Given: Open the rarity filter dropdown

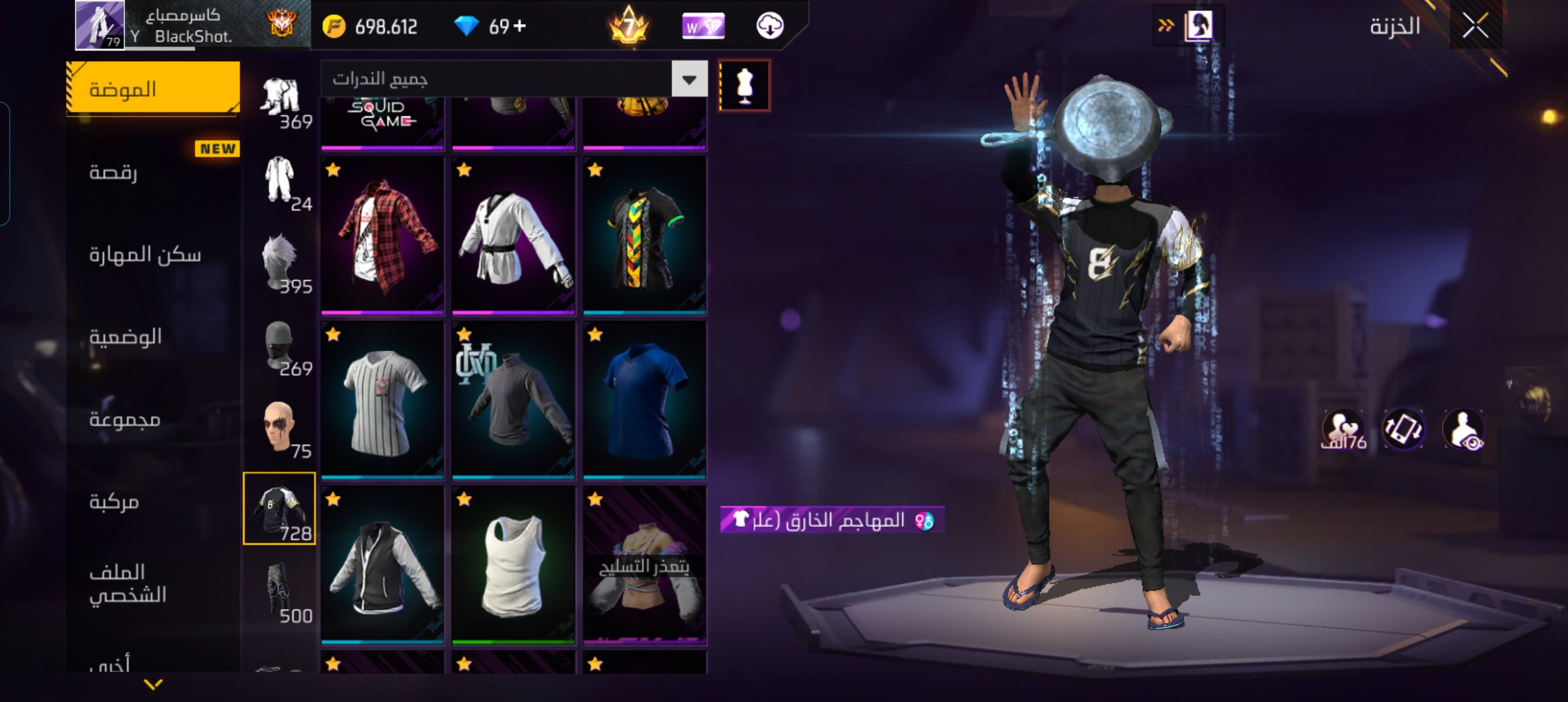Looking at the screenshot, I should point(689,79).
